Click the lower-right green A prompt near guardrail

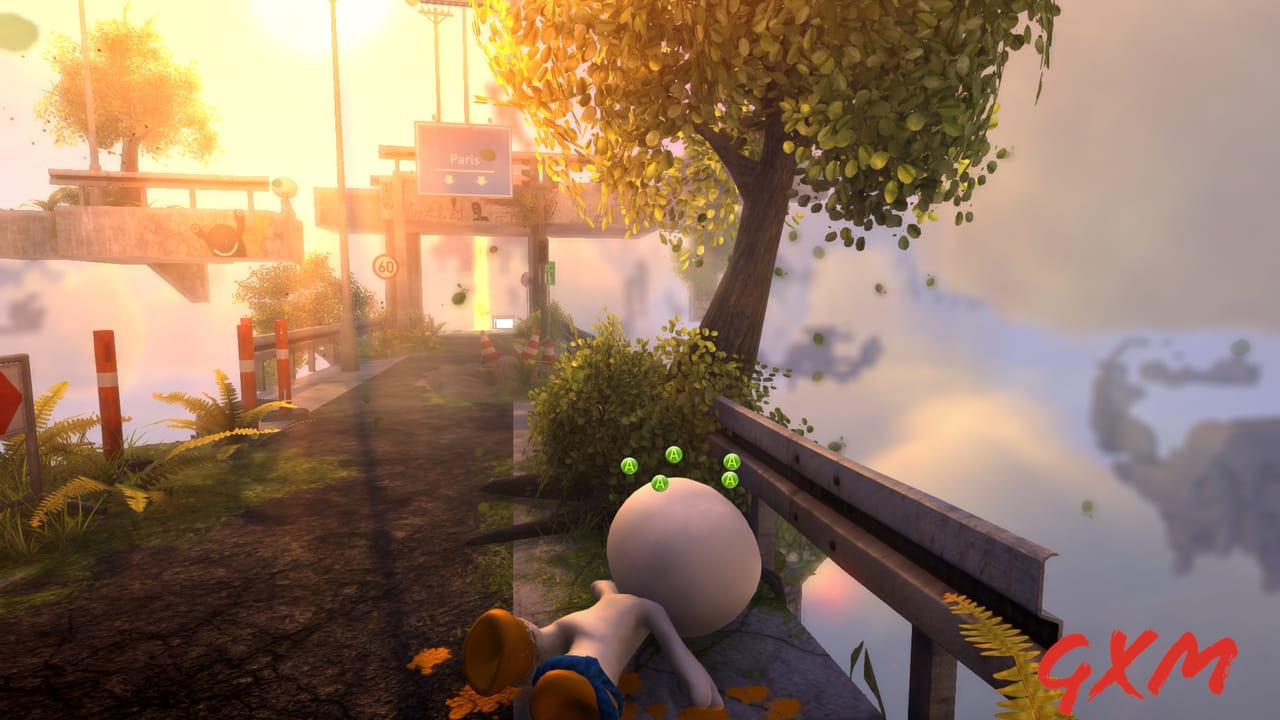pos(730,479)
